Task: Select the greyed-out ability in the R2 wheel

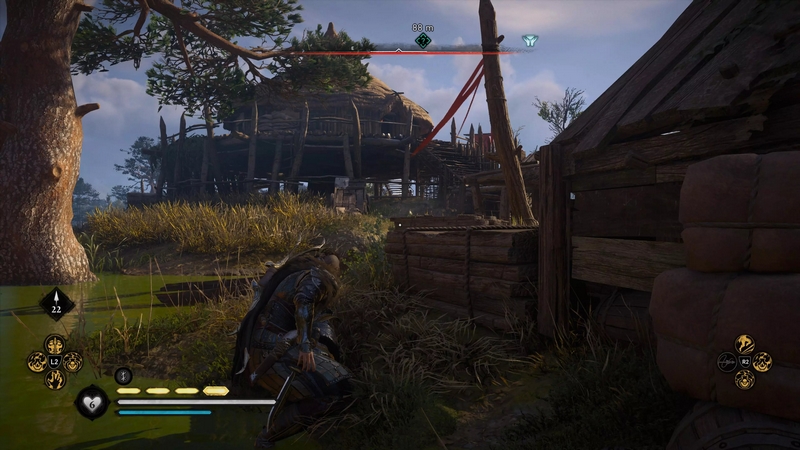Action: pos(727,362)
